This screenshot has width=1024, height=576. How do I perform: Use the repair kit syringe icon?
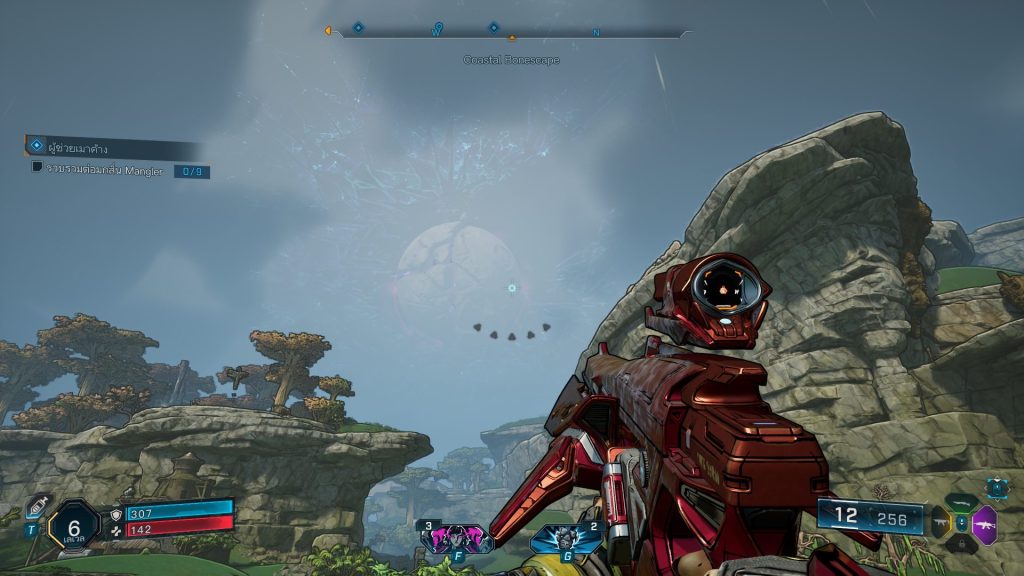click(x=39, y=506)
